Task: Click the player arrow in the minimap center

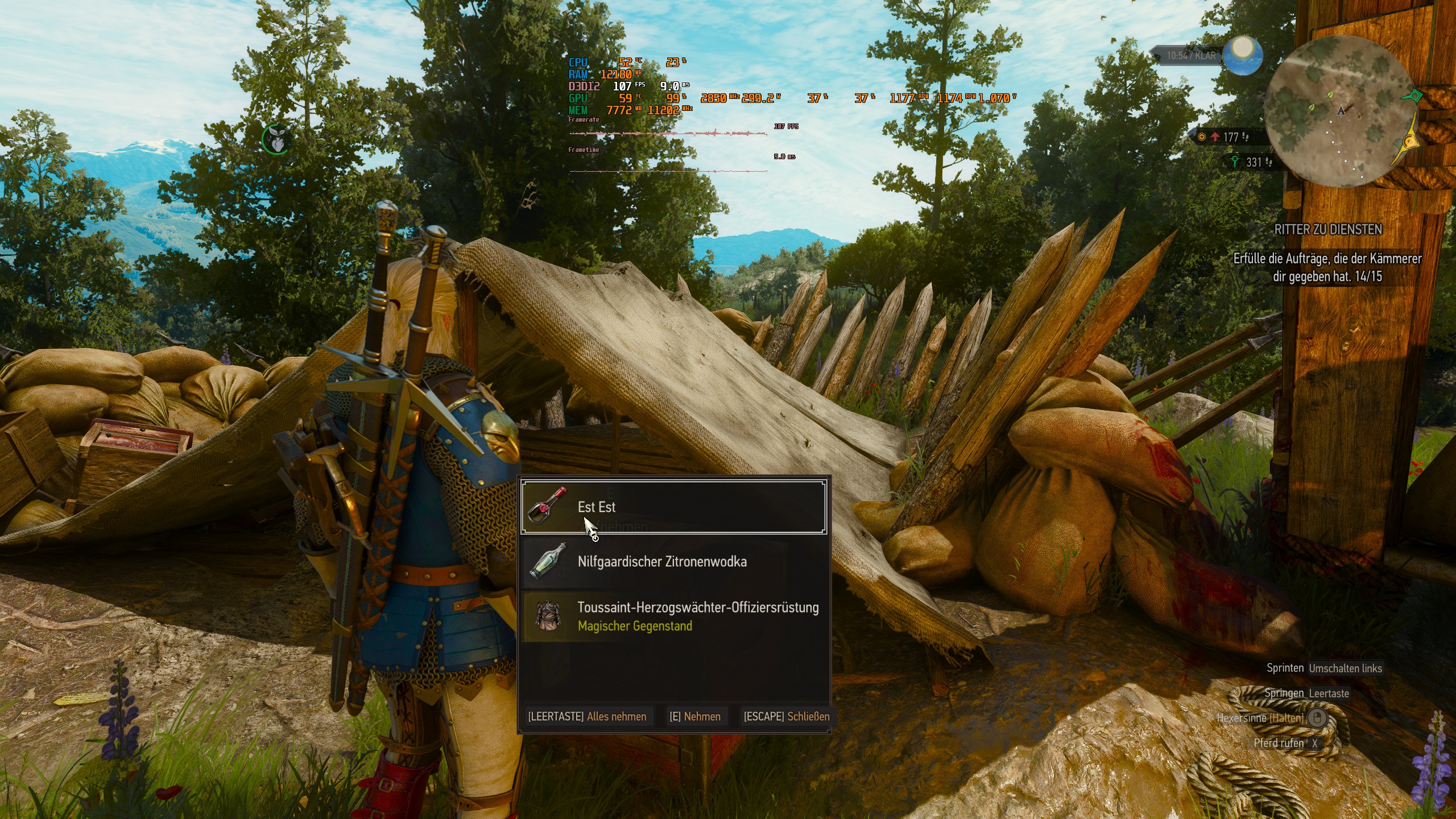Action: 1341,111
